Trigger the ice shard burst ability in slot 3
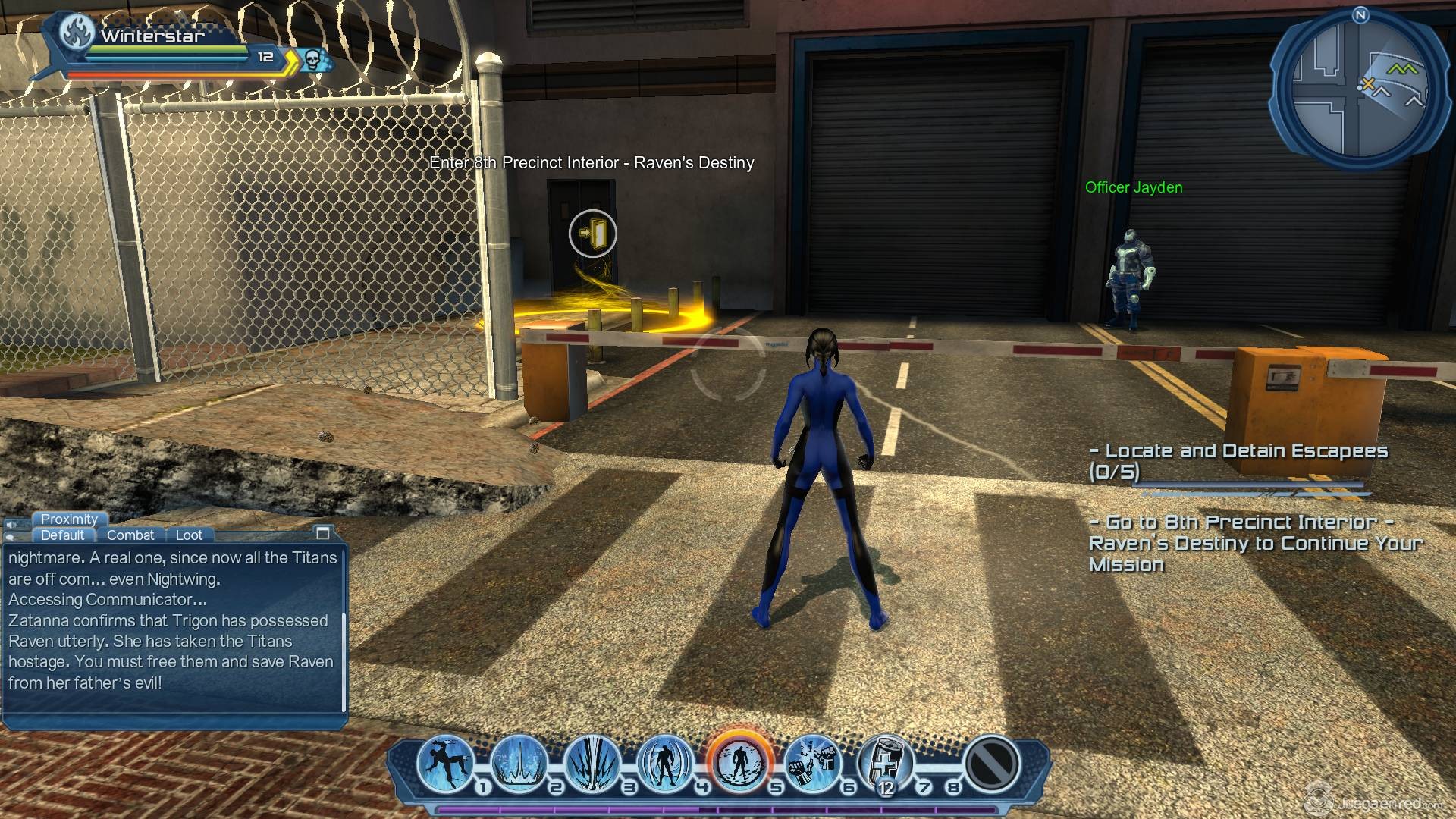The width and height of the screenshot is (1456, 819). (592, 761)
